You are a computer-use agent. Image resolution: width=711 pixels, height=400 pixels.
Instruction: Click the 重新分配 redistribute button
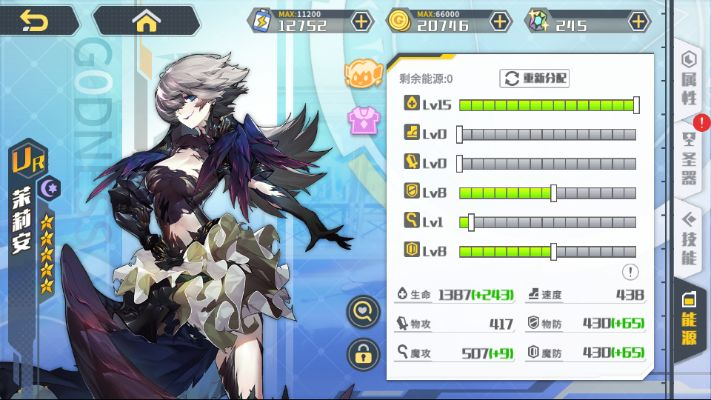pyautogui.click(x=534, y=78)
